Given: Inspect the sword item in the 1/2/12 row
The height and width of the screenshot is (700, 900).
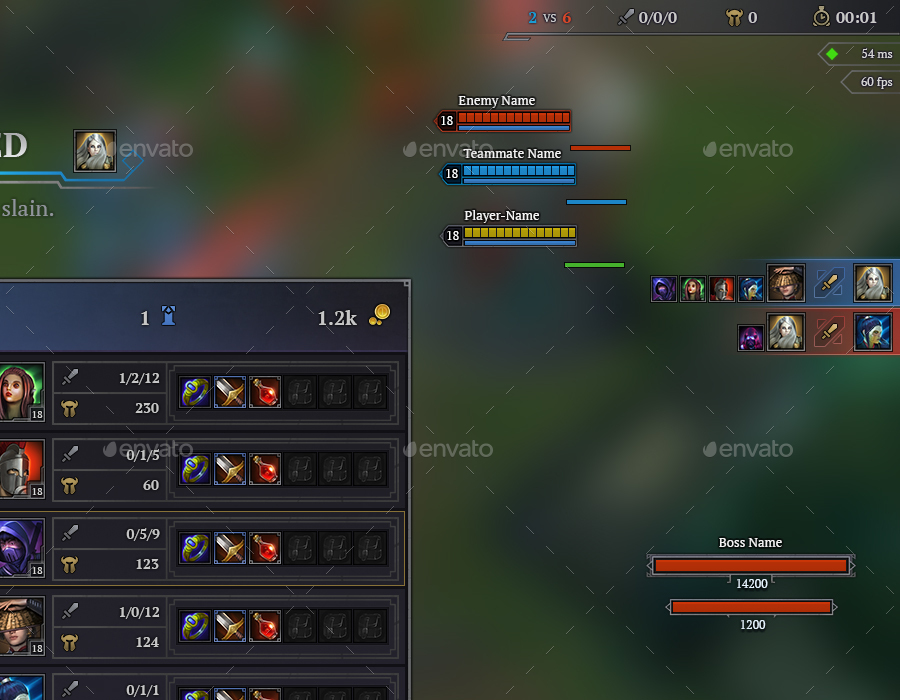Looking at the screenshot, I should (x=230, y=392).
